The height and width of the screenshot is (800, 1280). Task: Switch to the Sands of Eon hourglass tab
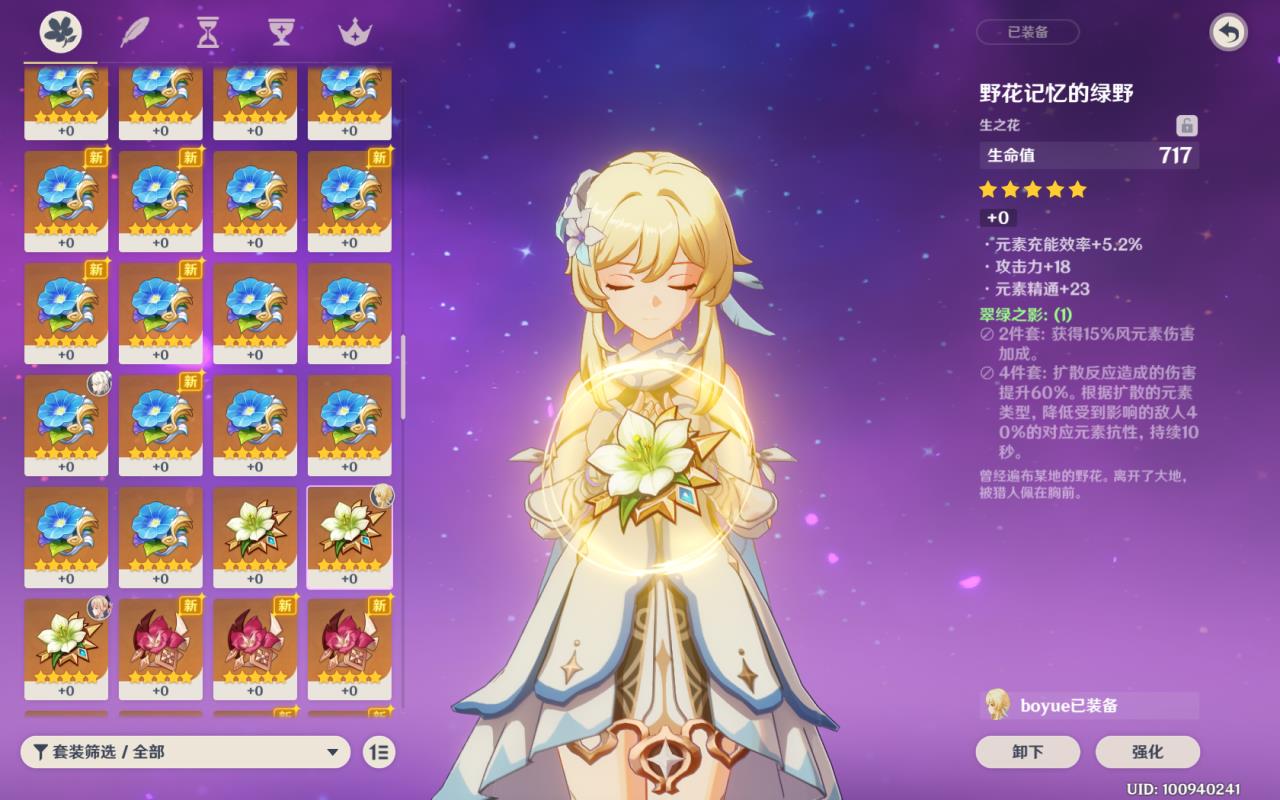207,32
